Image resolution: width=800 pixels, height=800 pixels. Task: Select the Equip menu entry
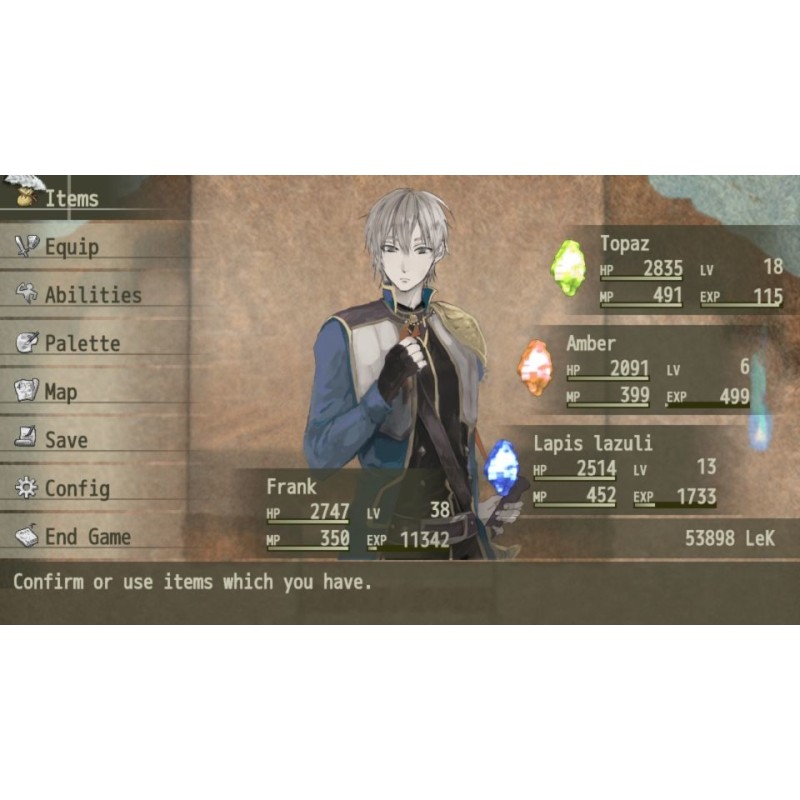tap(72, 247)
